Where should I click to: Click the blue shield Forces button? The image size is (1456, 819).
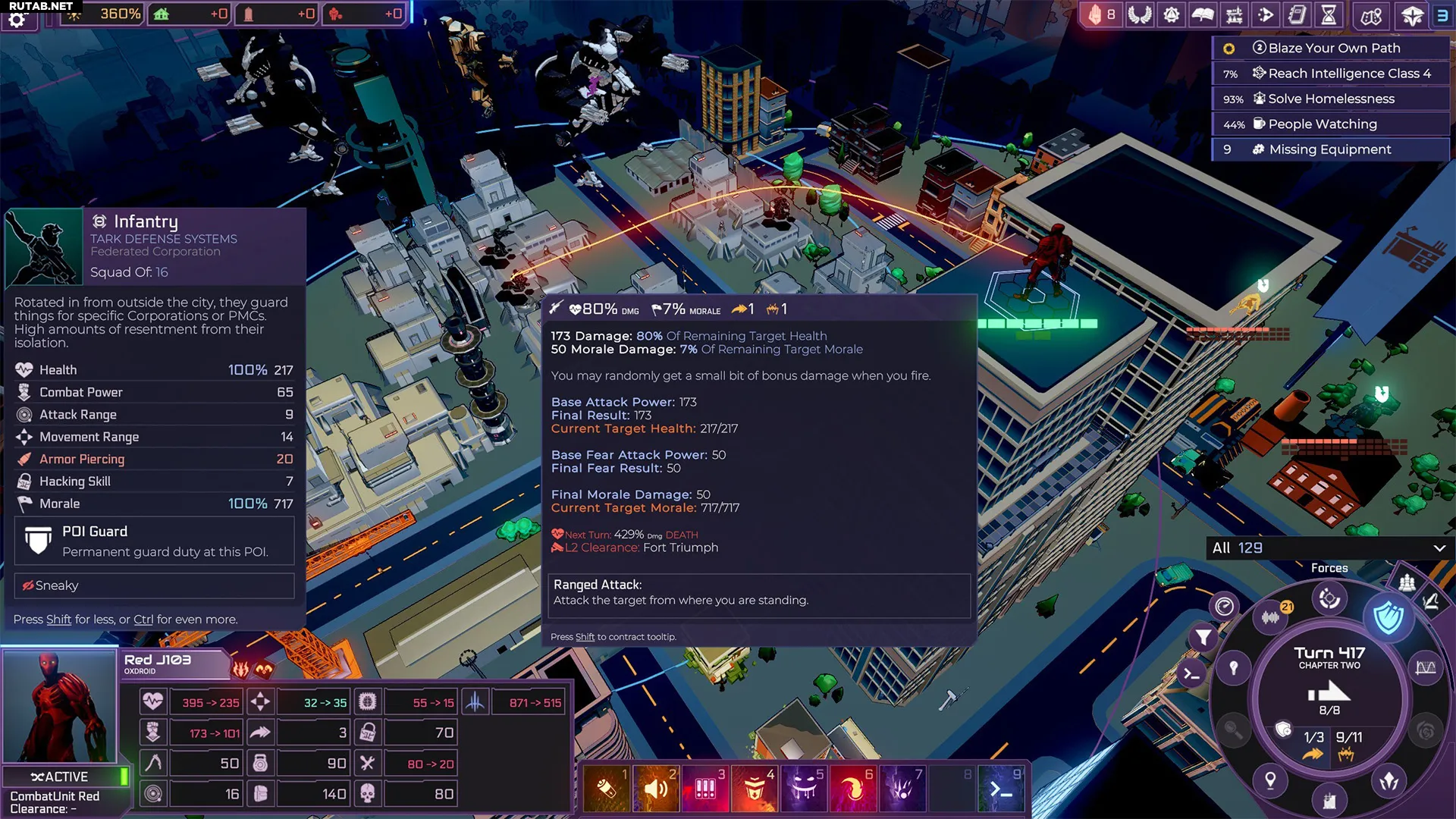coord(1388,617)
